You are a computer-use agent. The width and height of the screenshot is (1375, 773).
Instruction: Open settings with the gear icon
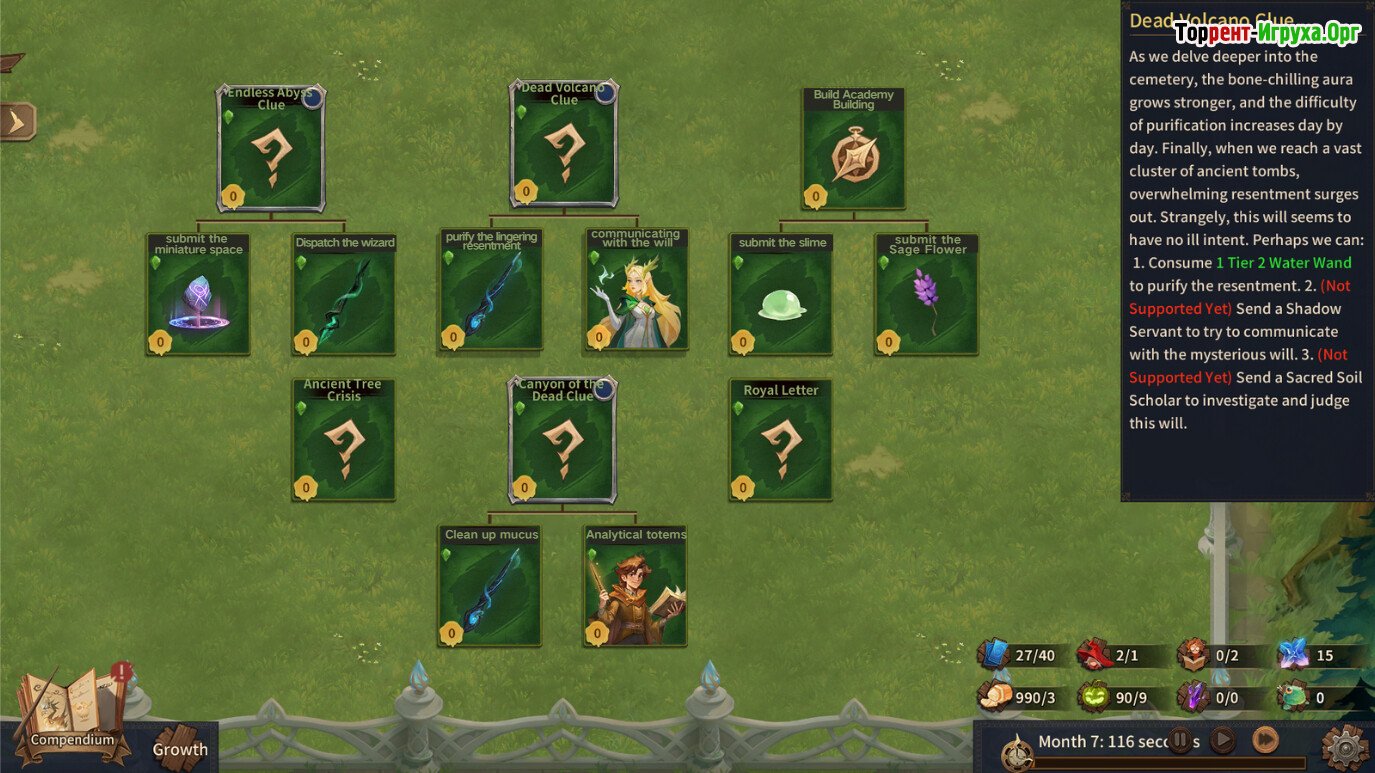[1344, 746]
